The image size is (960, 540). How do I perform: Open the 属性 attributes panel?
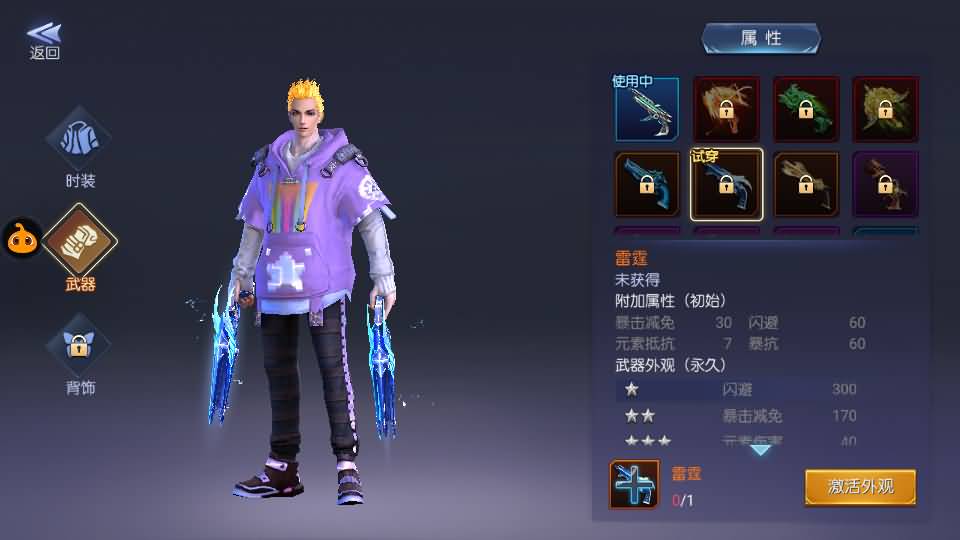coord(760,39)
